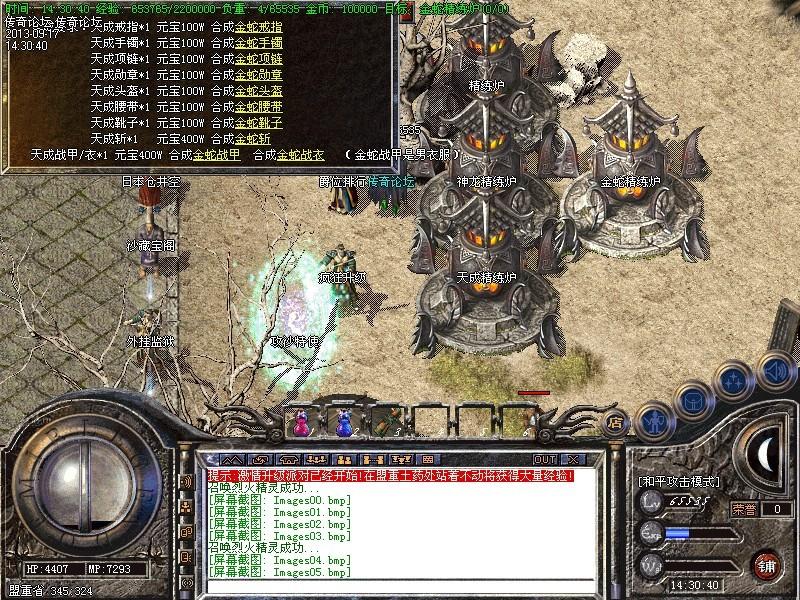Use the pink potion in the hotbar
800x600 pixels.
pos(301,421)
